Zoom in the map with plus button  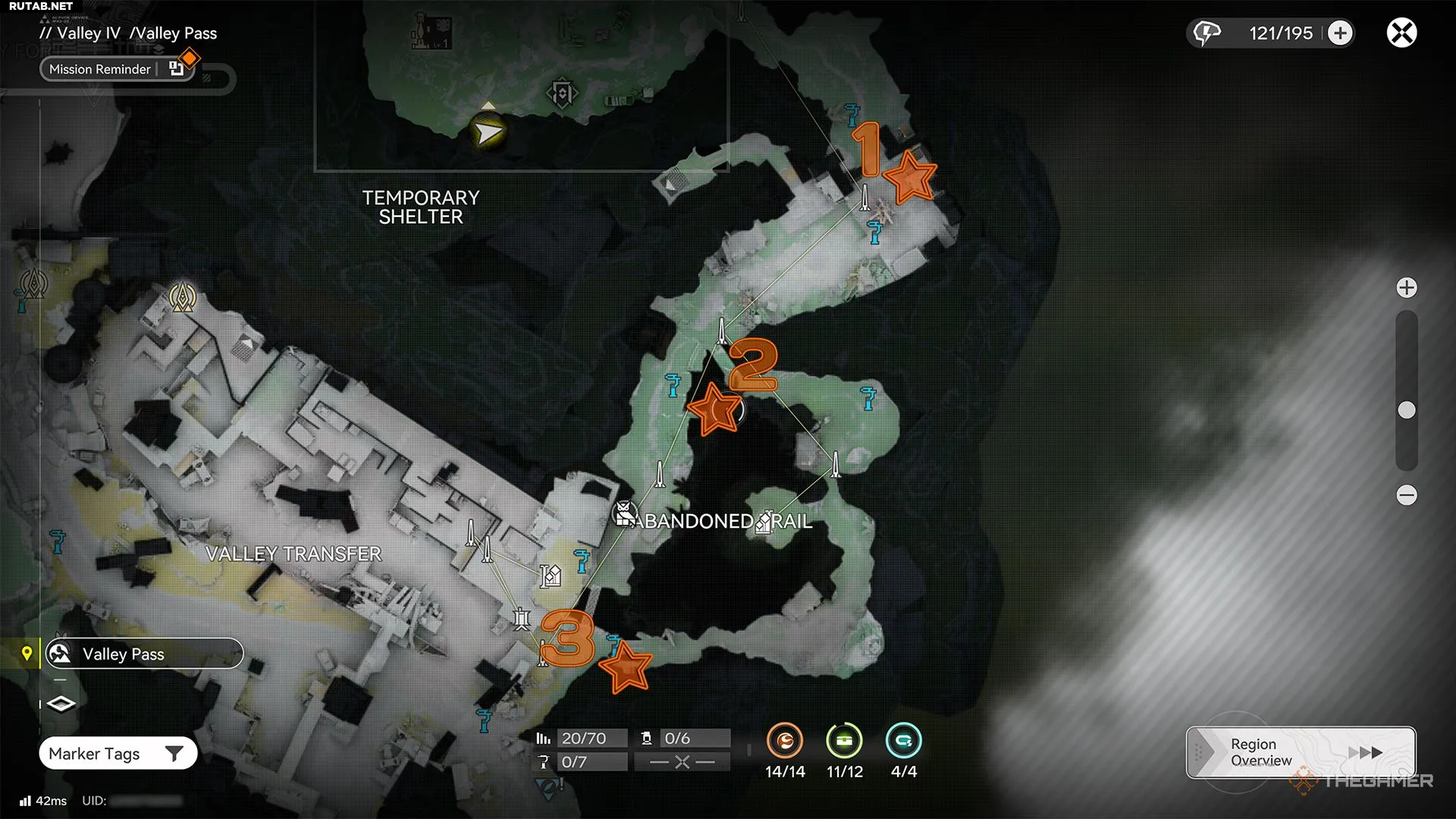(x=1407, y=288)
